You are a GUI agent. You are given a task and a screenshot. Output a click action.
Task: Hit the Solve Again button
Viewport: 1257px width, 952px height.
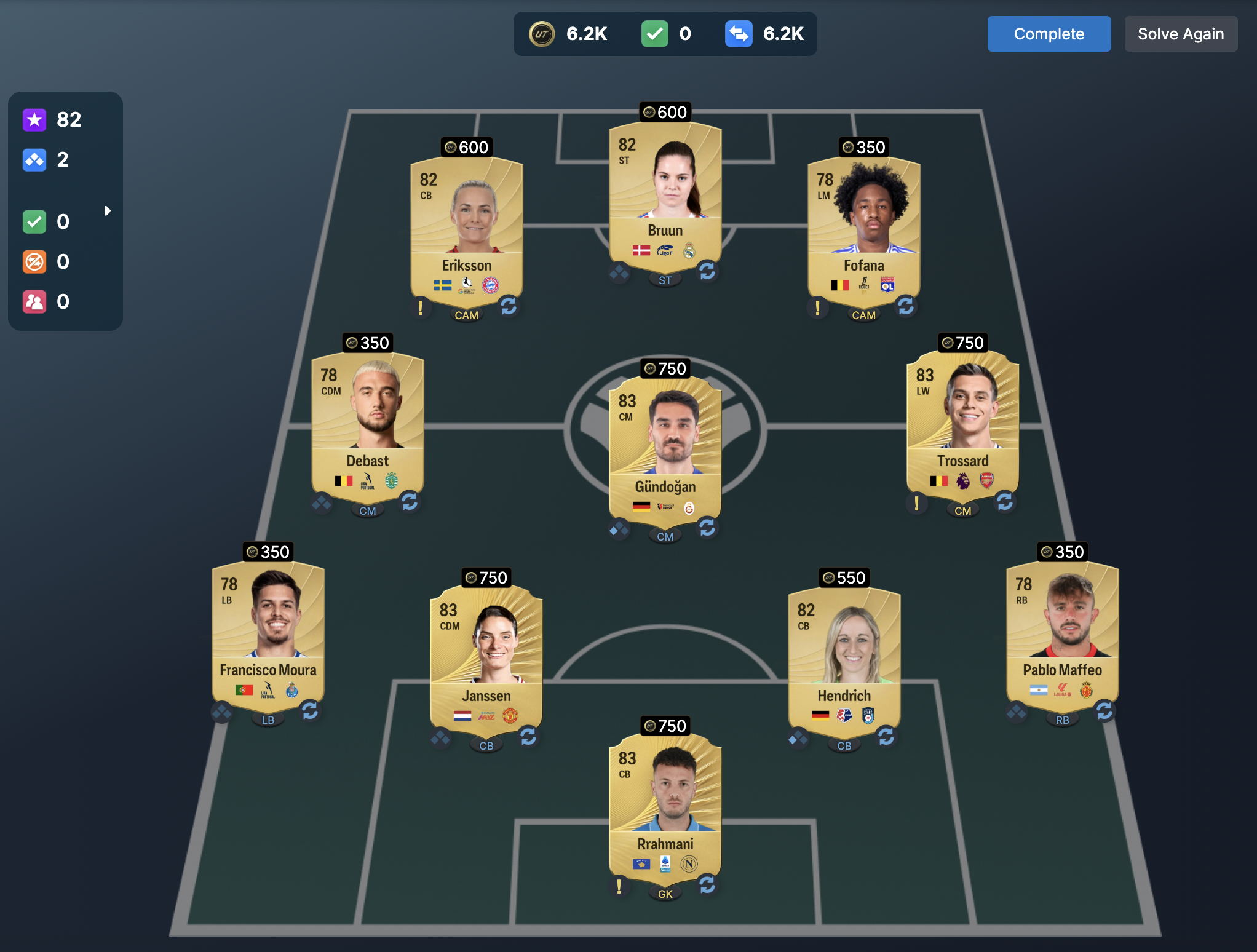click(1180, 34)
